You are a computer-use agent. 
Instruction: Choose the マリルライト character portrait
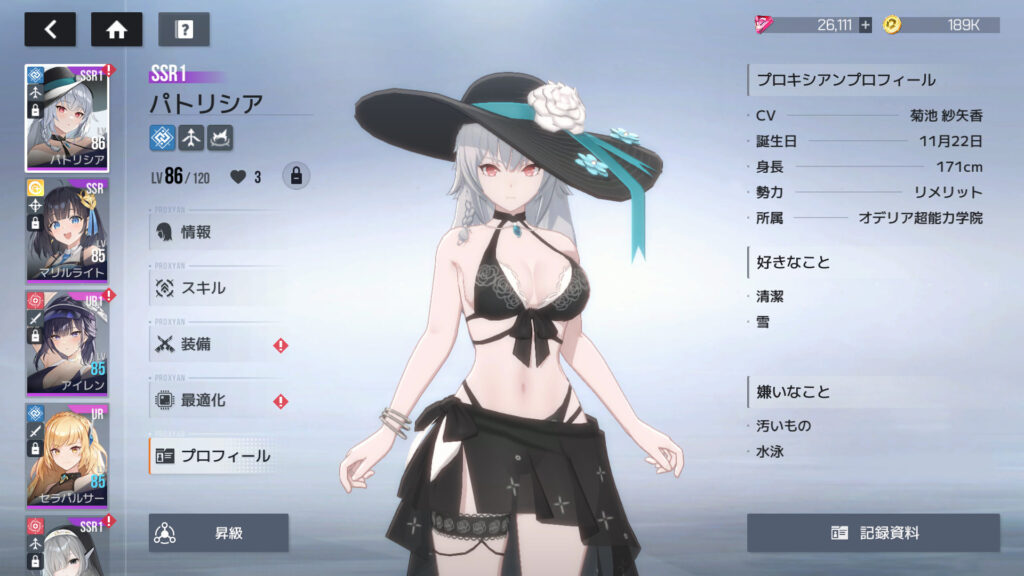(67, 231)
